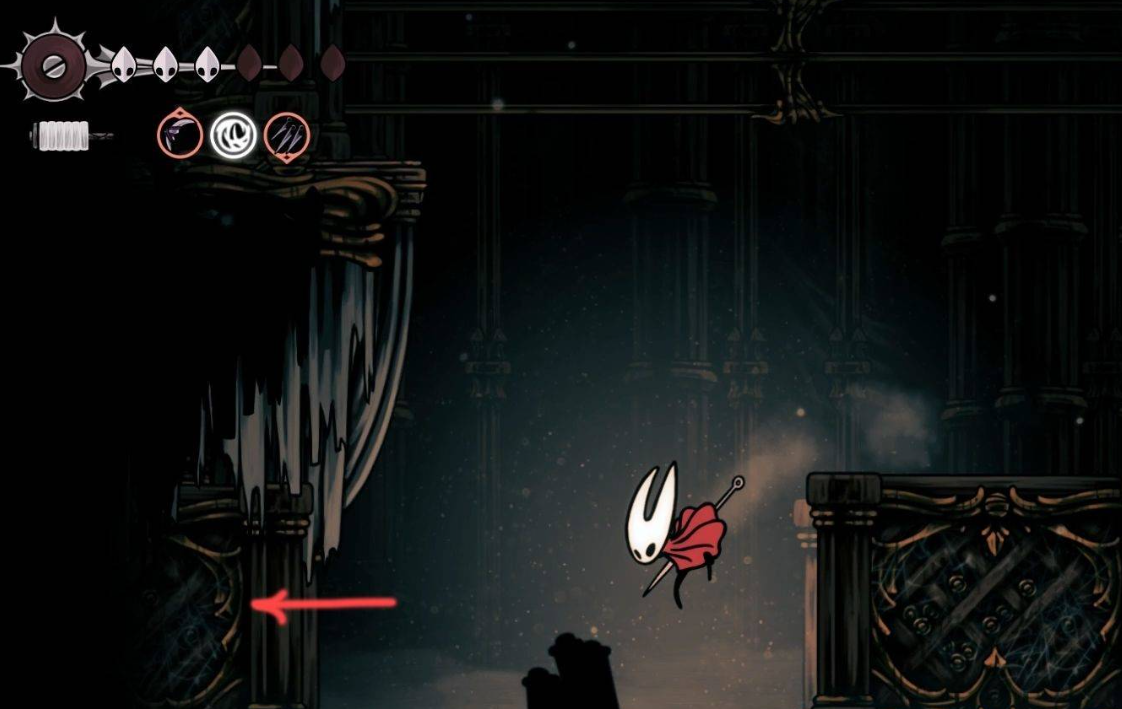
Task: Activate the white swirl silk skill
Action: click(x=234, y=135)
